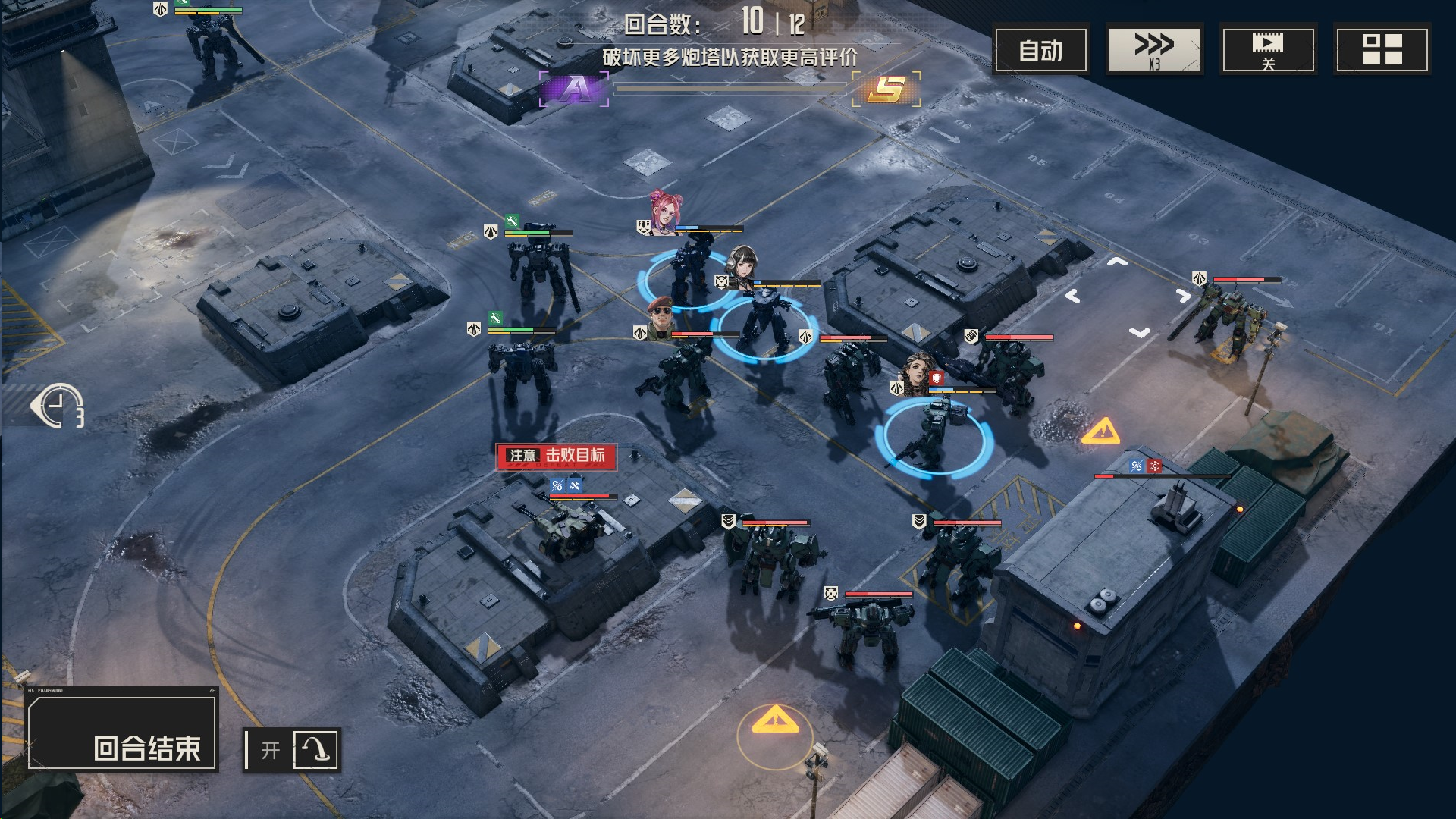The width and height of the screenshot is (1456, 819).
Task: Click the 击败目标 defeat target label
Action: [x=557, y=456]
